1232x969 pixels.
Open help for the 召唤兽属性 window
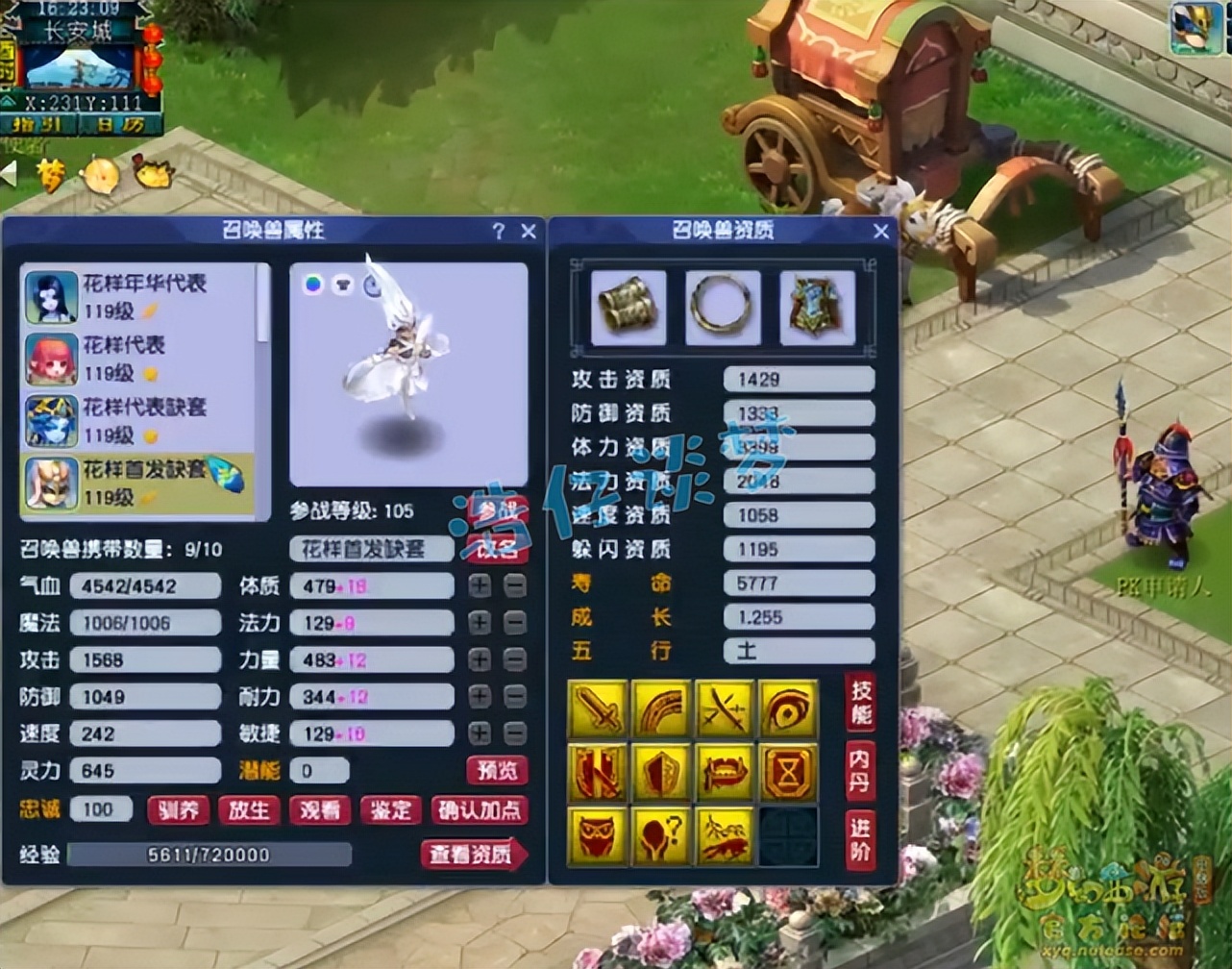pos(498,231)
